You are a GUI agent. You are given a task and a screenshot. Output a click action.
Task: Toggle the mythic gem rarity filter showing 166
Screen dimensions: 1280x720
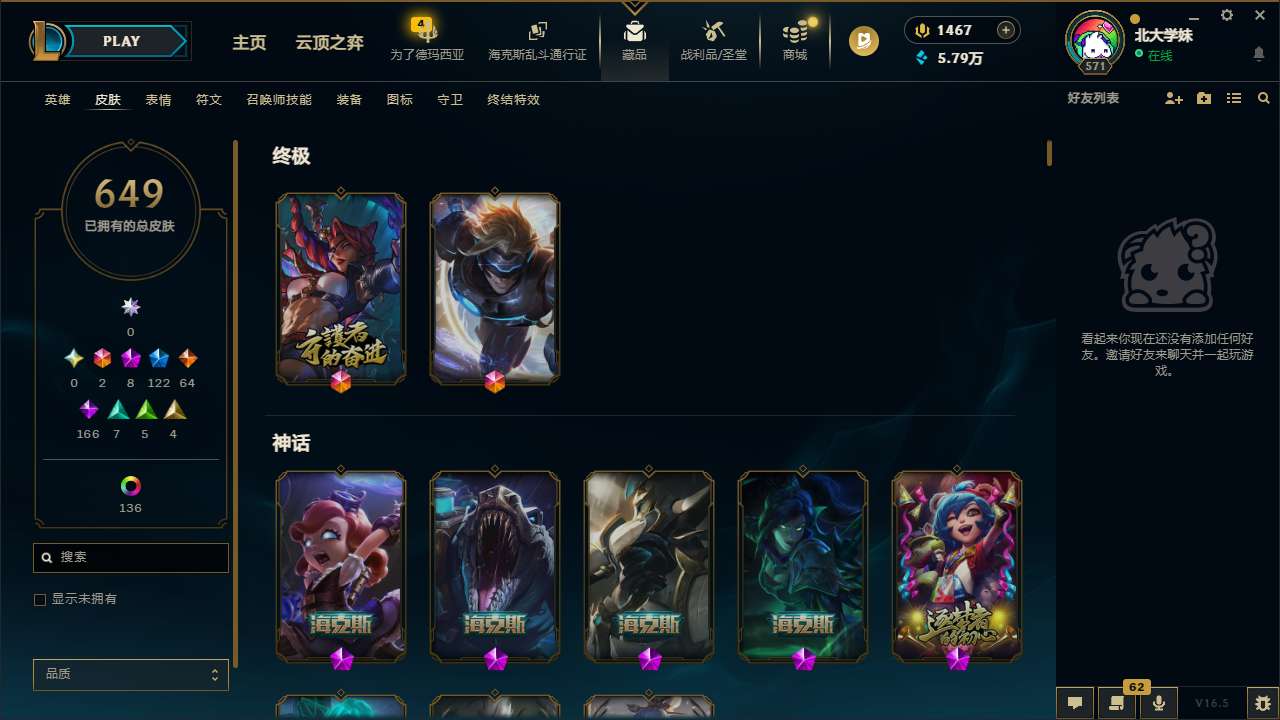click(88, 409)
